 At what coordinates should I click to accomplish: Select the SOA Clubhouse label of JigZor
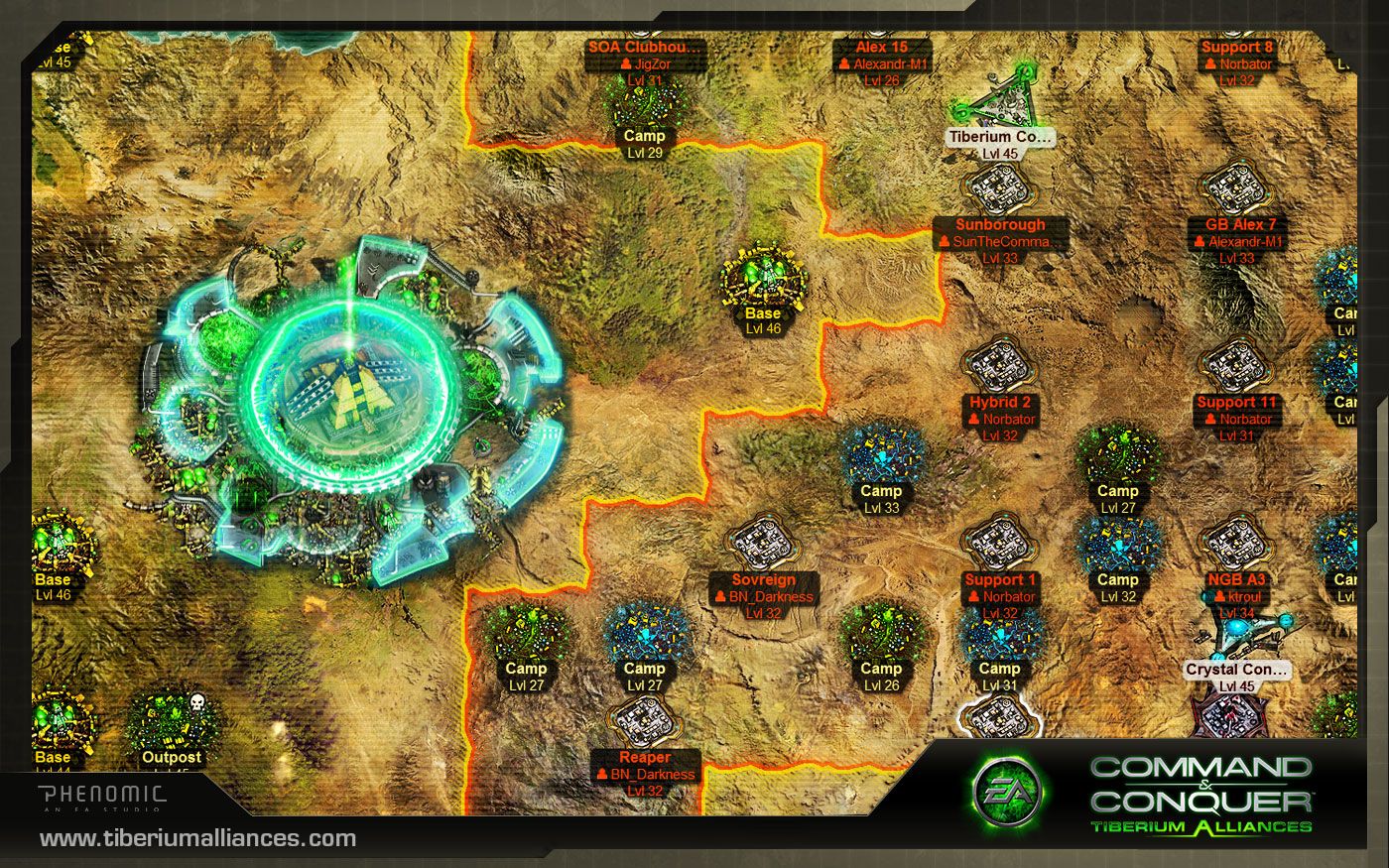tap(643, 46)
